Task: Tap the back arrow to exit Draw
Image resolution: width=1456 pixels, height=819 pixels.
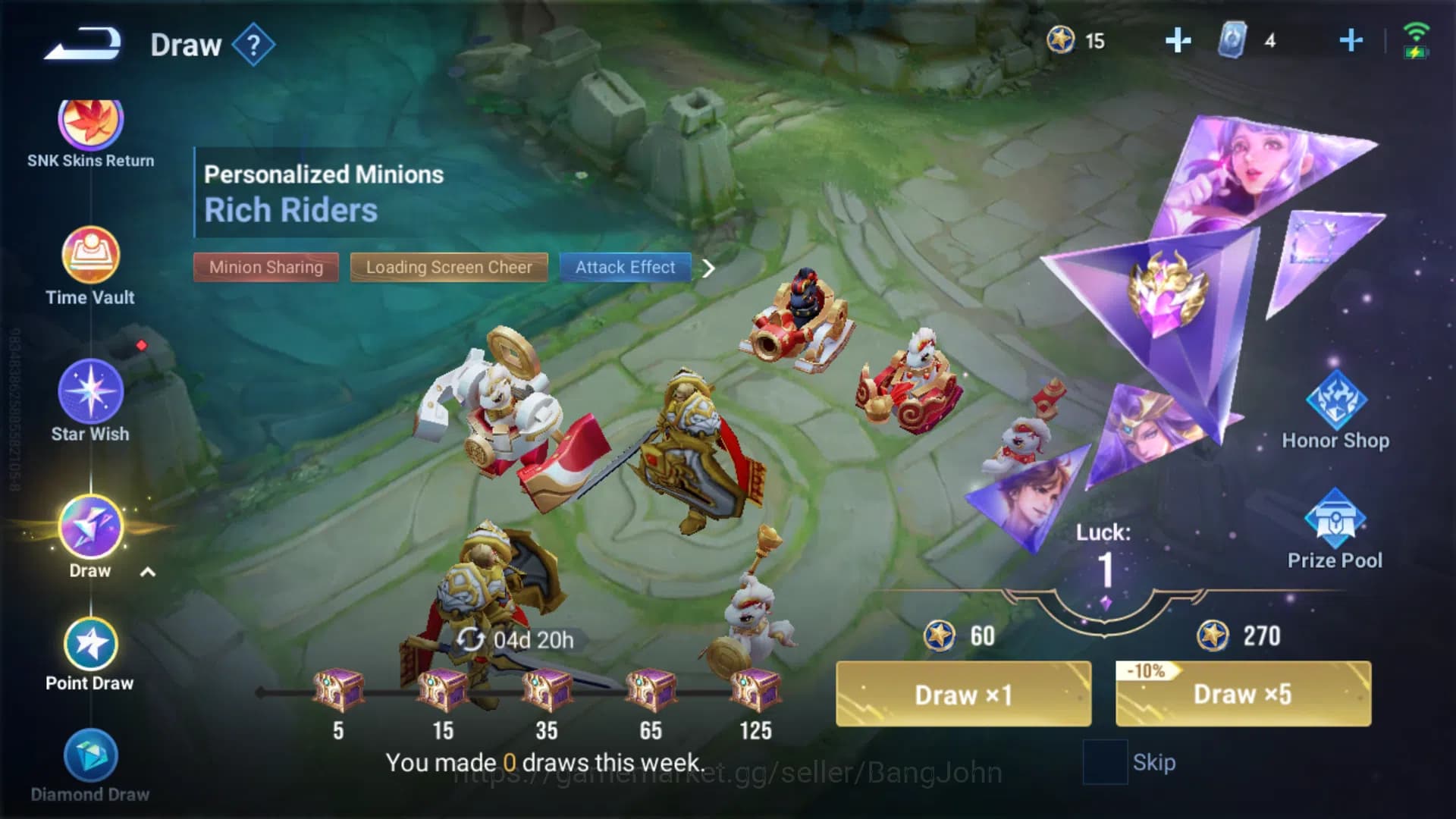Action: (x=80, y=43)
